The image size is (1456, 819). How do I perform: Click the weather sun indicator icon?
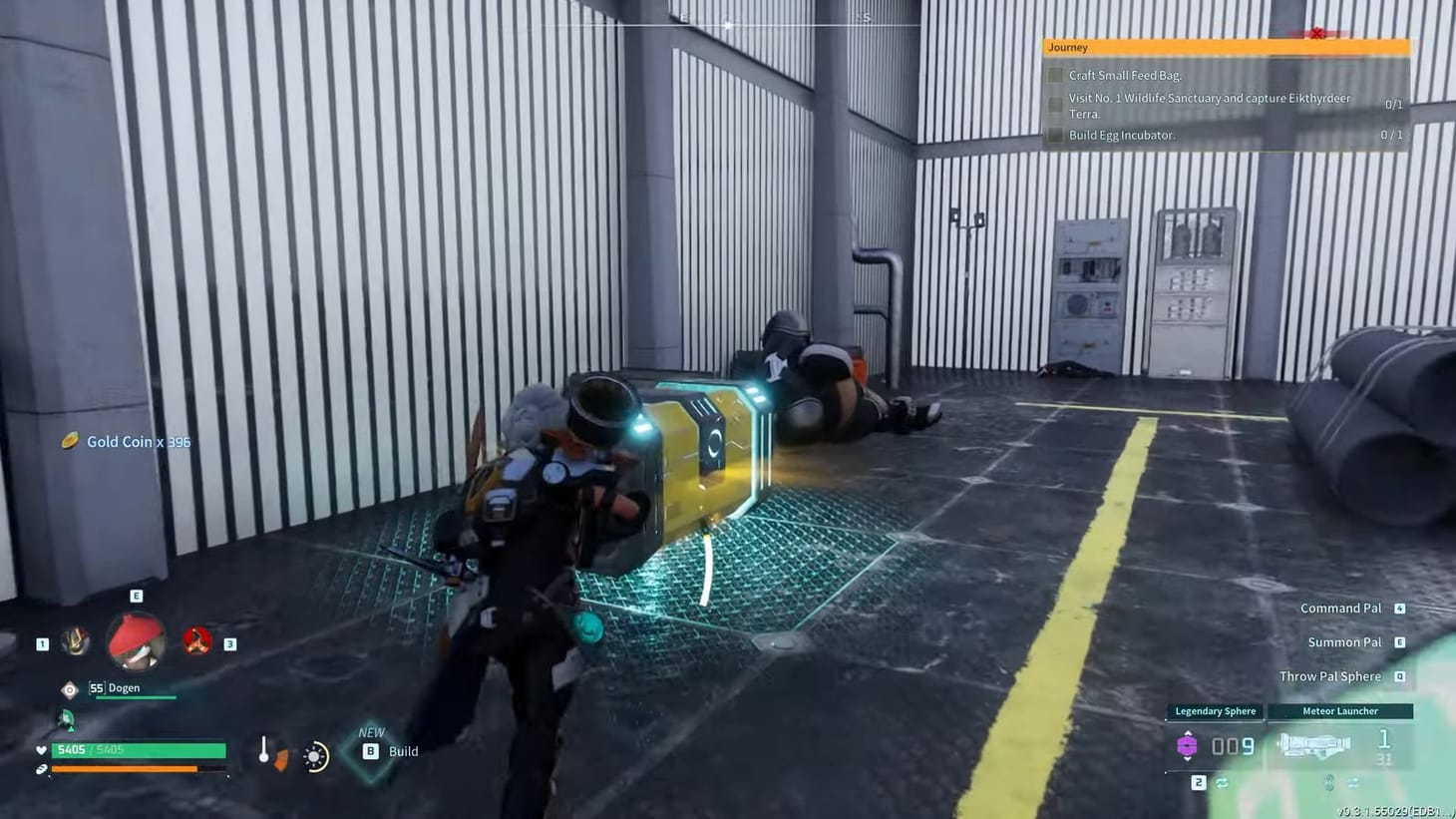tap(314, 756)
